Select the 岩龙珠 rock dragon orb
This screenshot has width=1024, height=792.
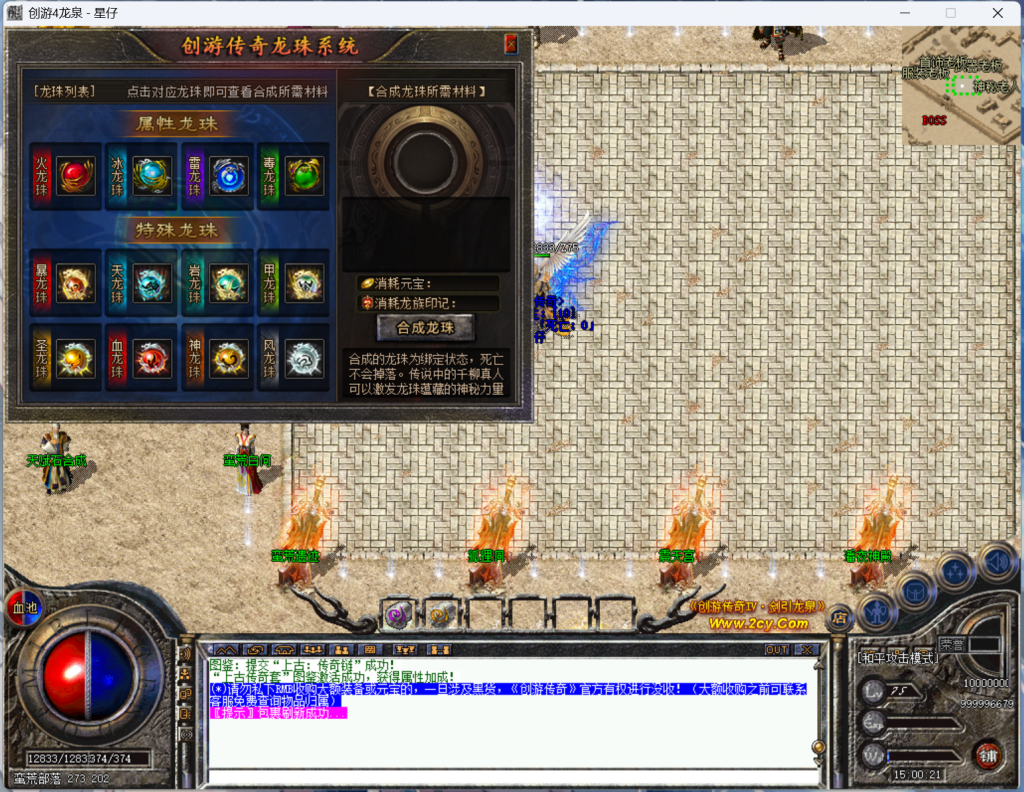[226, 284]
